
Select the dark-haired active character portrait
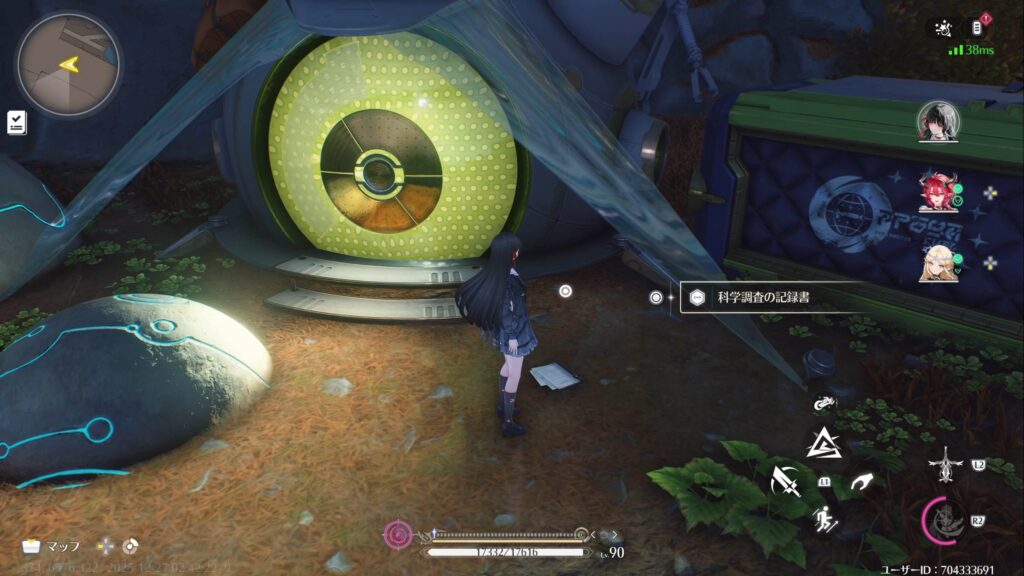938,122
